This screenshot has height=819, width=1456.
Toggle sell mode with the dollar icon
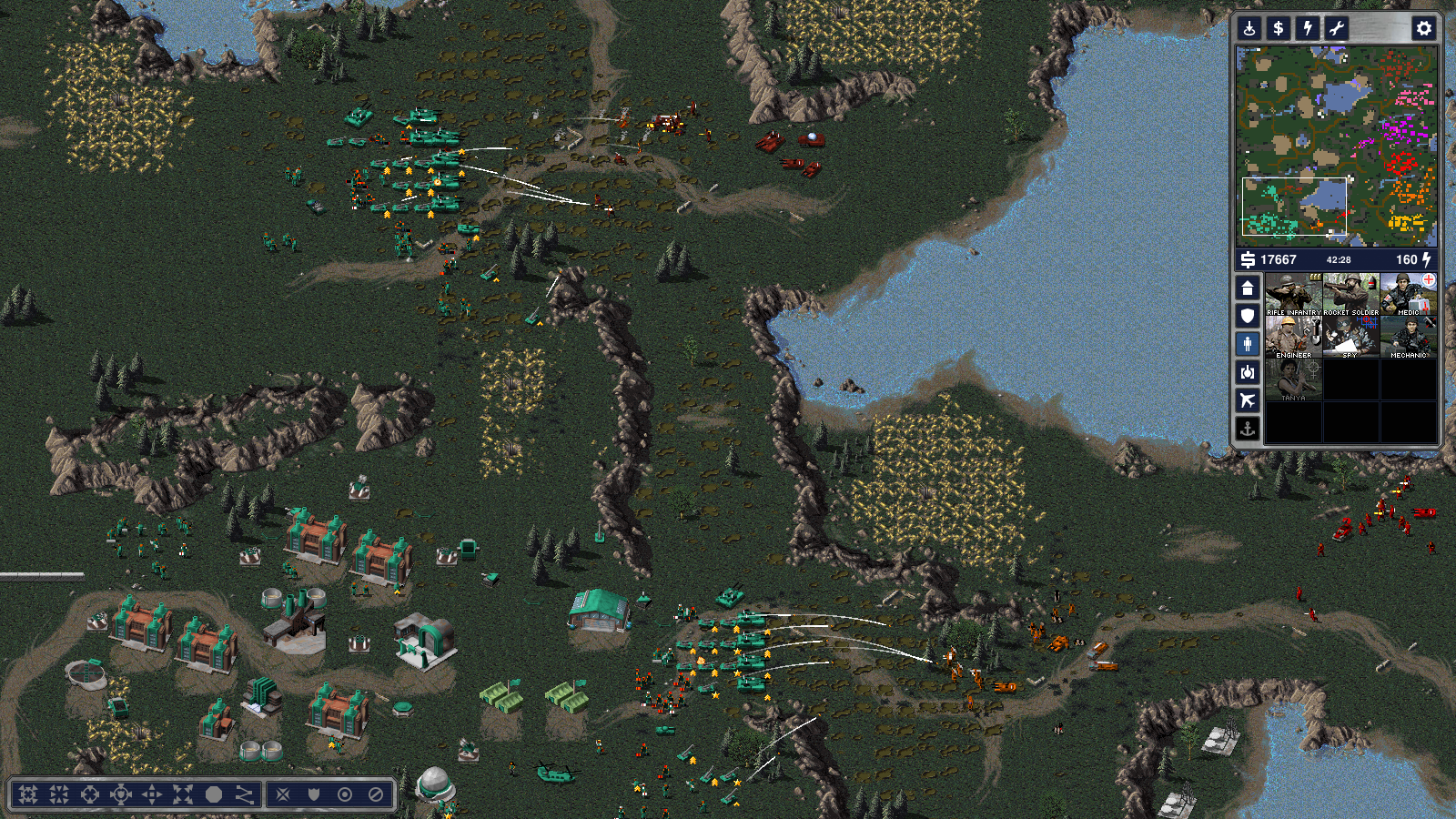click(x=1279, y=28)
